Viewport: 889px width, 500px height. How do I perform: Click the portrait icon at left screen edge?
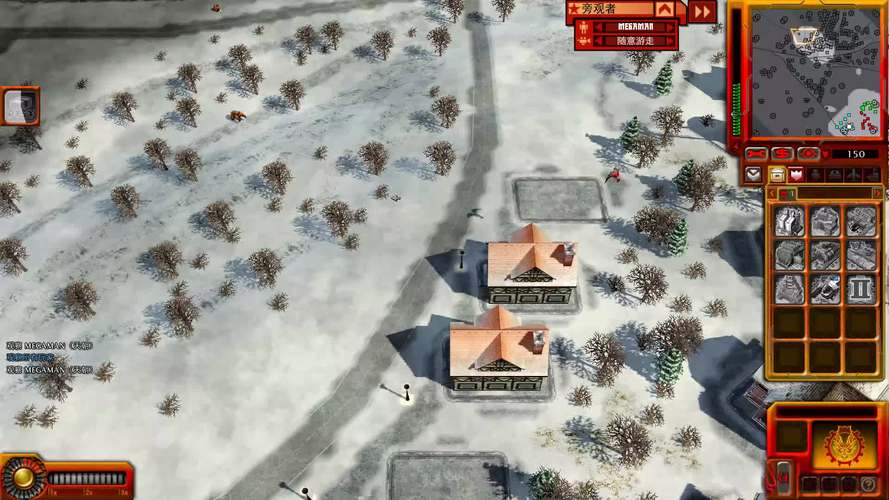20,105
